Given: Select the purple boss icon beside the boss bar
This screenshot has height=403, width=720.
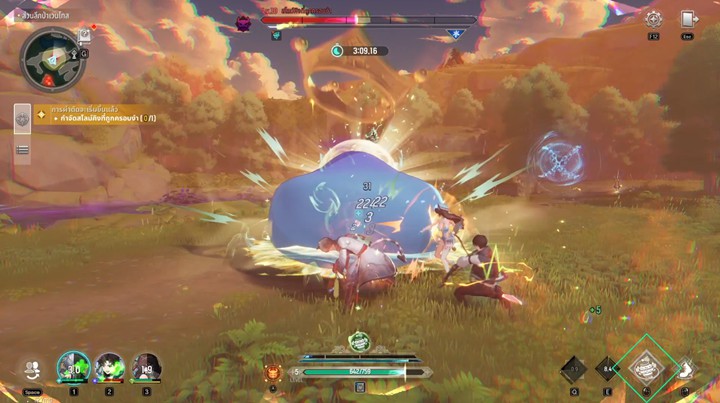Looking at the screenshot, I should [x=244, y=22].
